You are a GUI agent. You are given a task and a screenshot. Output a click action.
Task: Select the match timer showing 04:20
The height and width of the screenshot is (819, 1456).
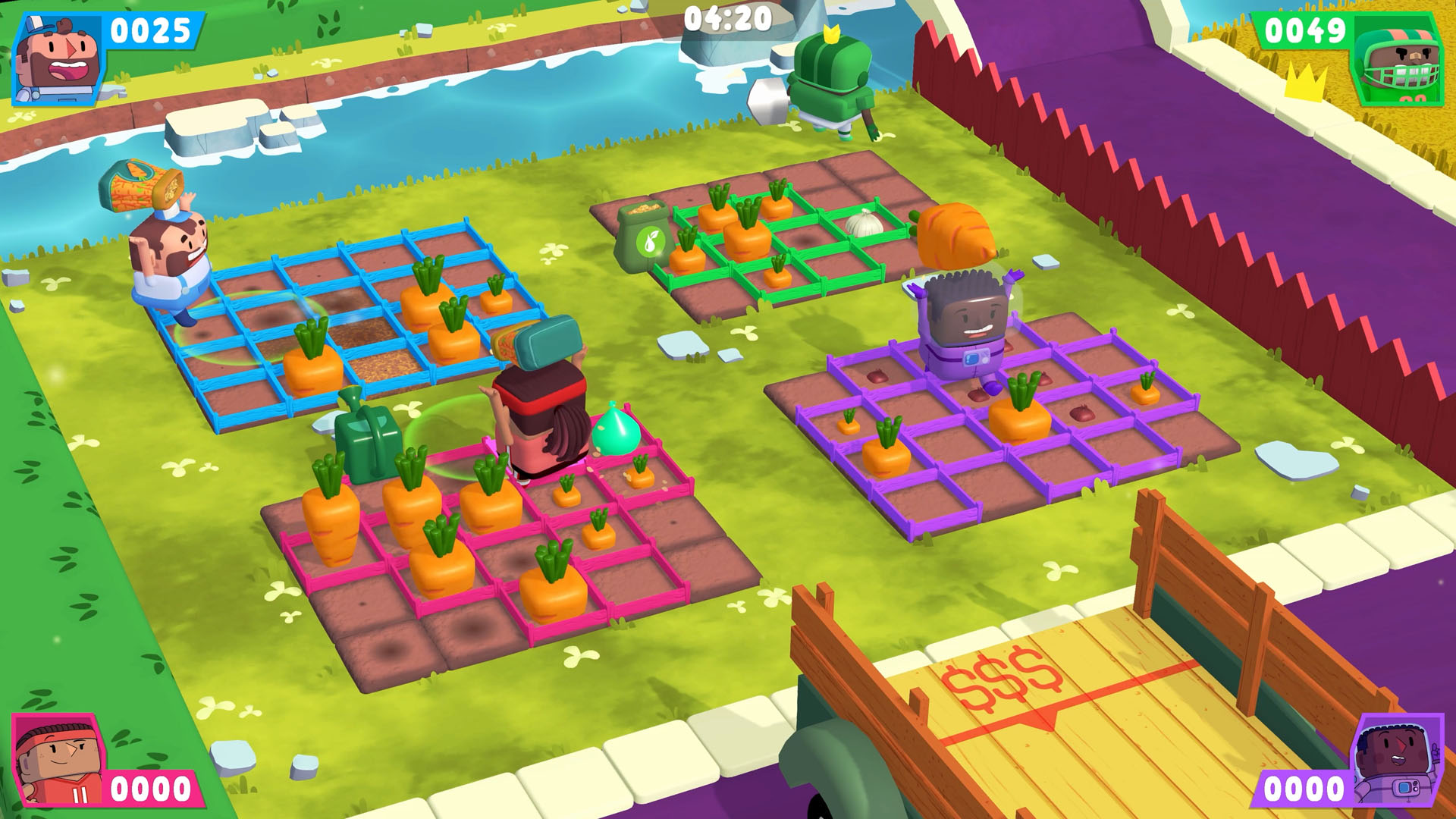pos(728,20)
